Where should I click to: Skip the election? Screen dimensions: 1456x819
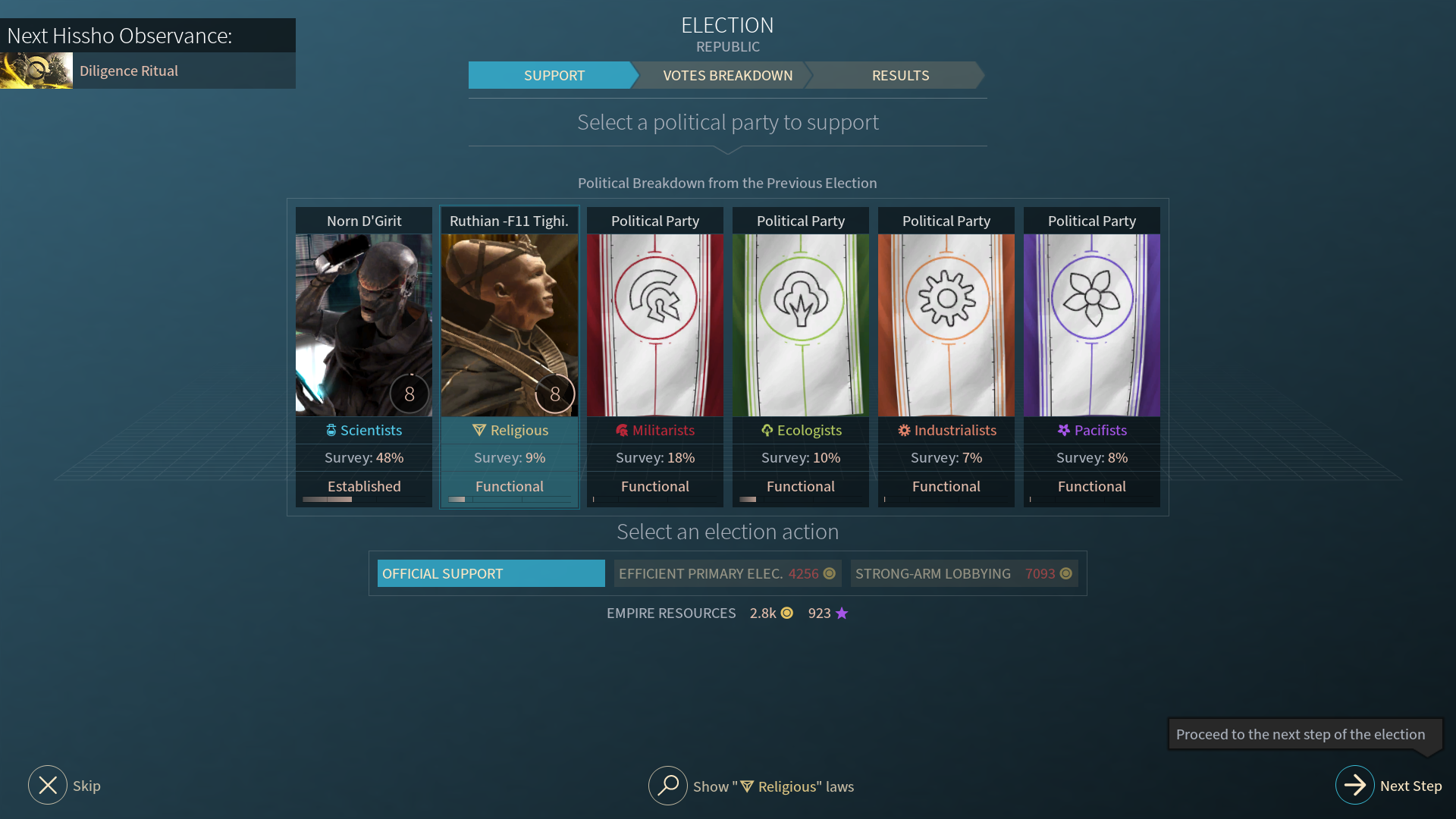click(x=48, y=786)
